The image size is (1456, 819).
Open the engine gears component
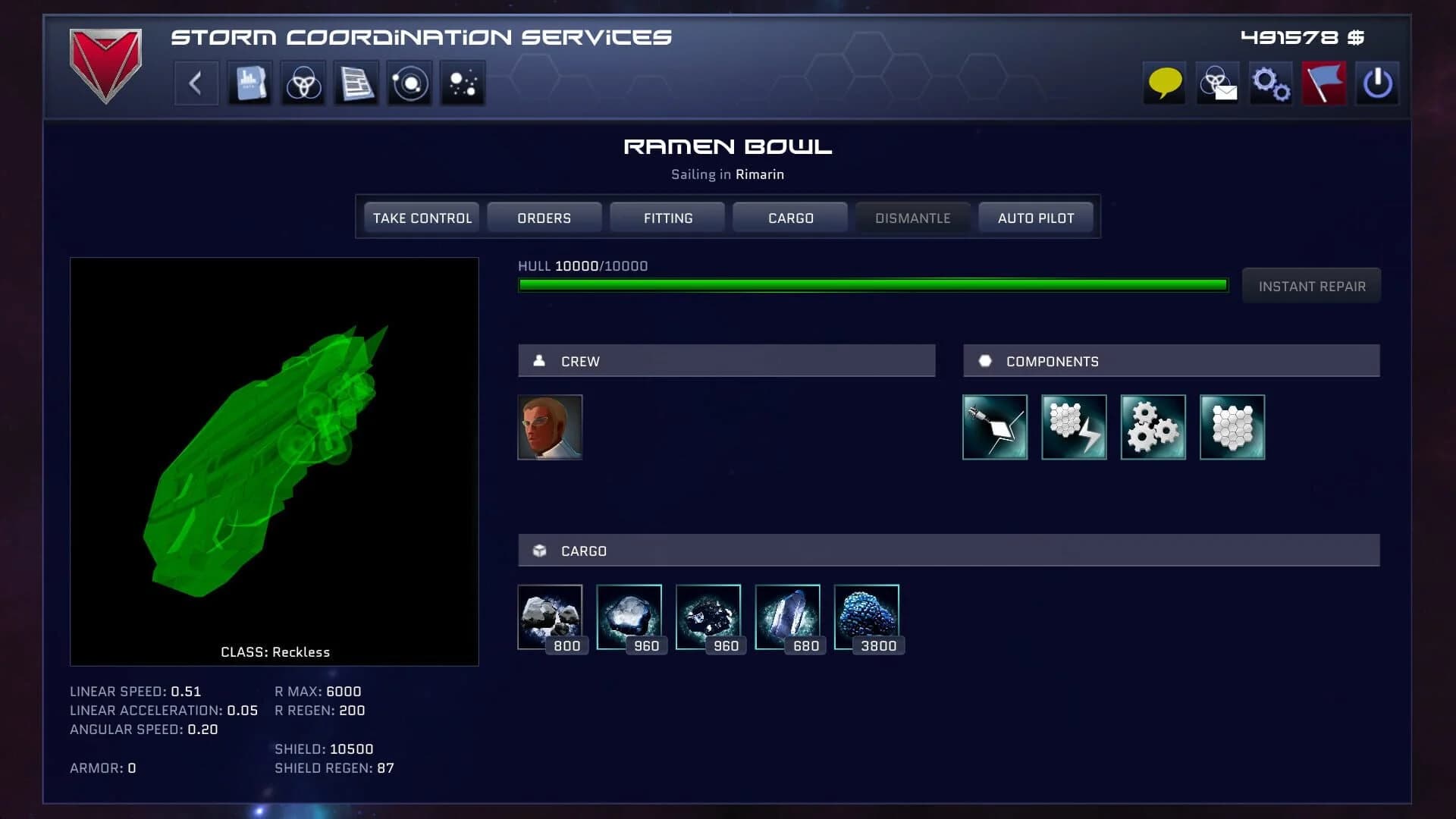coord(1153,428)
